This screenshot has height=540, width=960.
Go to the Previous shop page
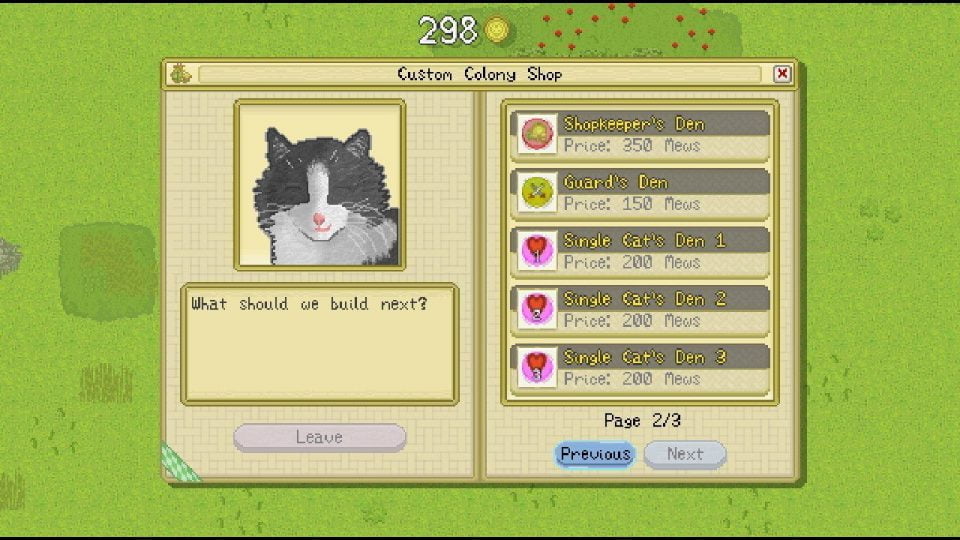pos(595,454)
